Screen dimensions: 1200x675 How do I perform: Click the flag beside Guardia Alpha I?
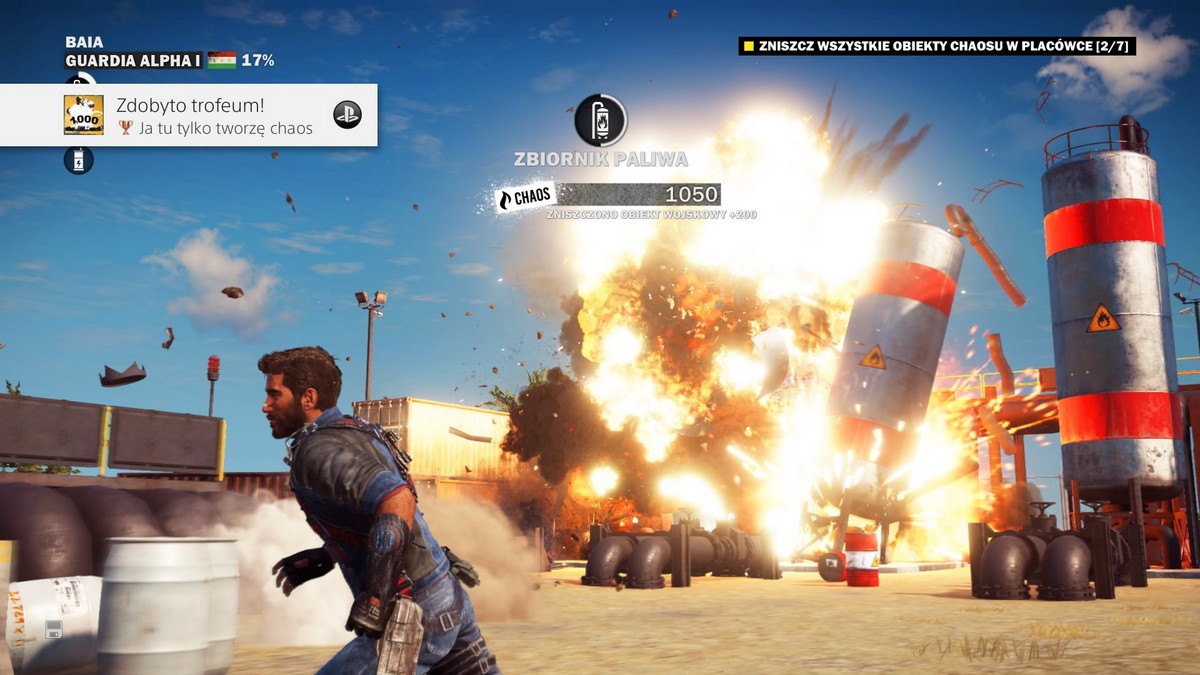pos(222,60)
